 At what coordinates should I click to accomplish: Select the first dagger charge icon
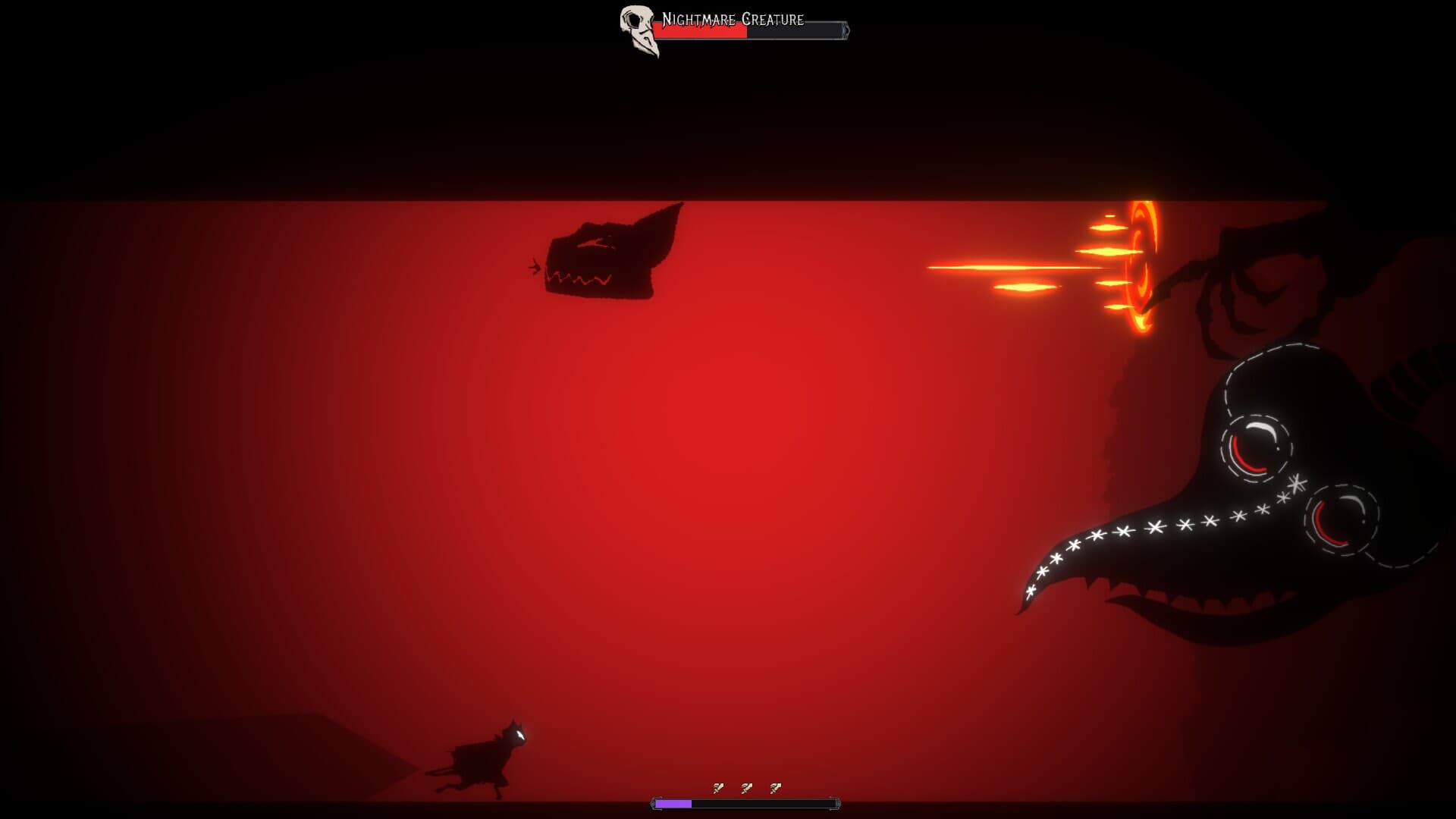click(x=717, y=787)
